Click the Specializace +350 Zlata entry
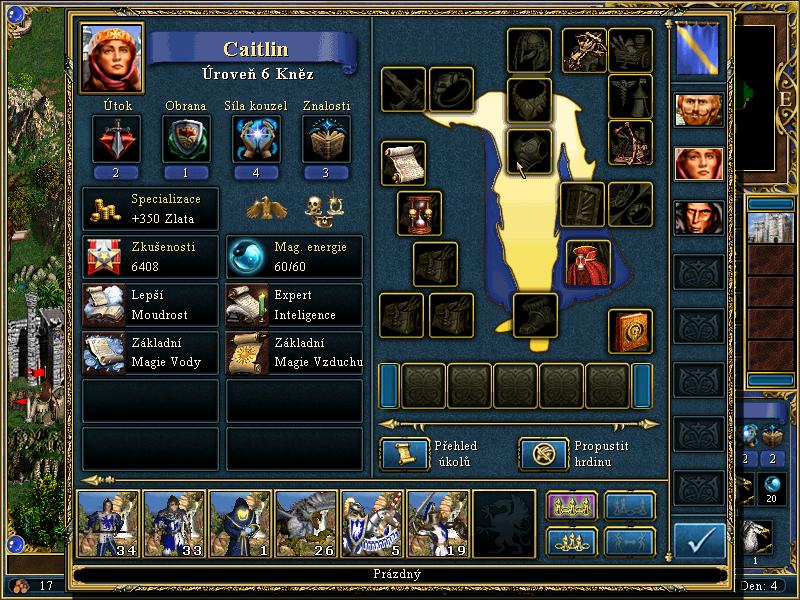Image resolution: width=800 pixels, height=600 pixels. coord(150,209)
